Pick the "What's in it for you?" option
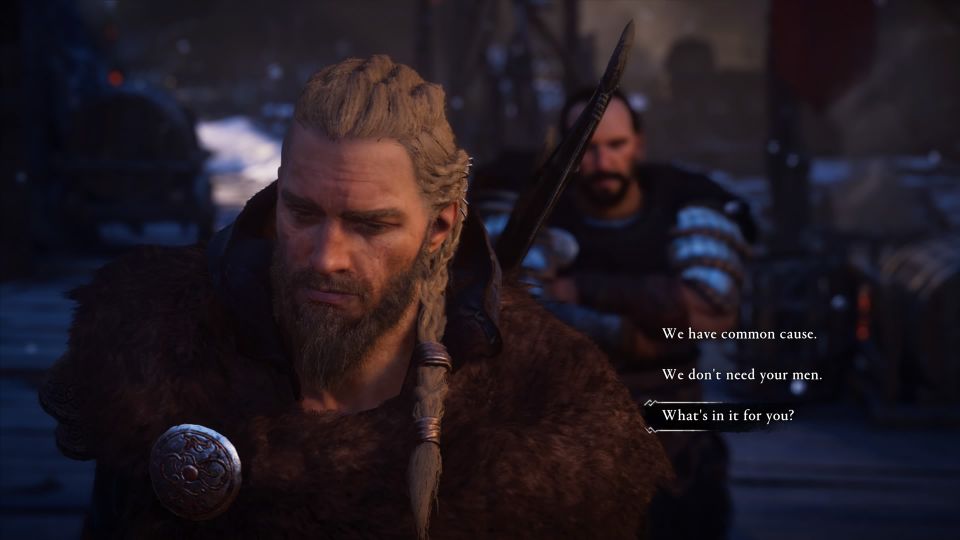960x540 pixels. coord(728,416)
